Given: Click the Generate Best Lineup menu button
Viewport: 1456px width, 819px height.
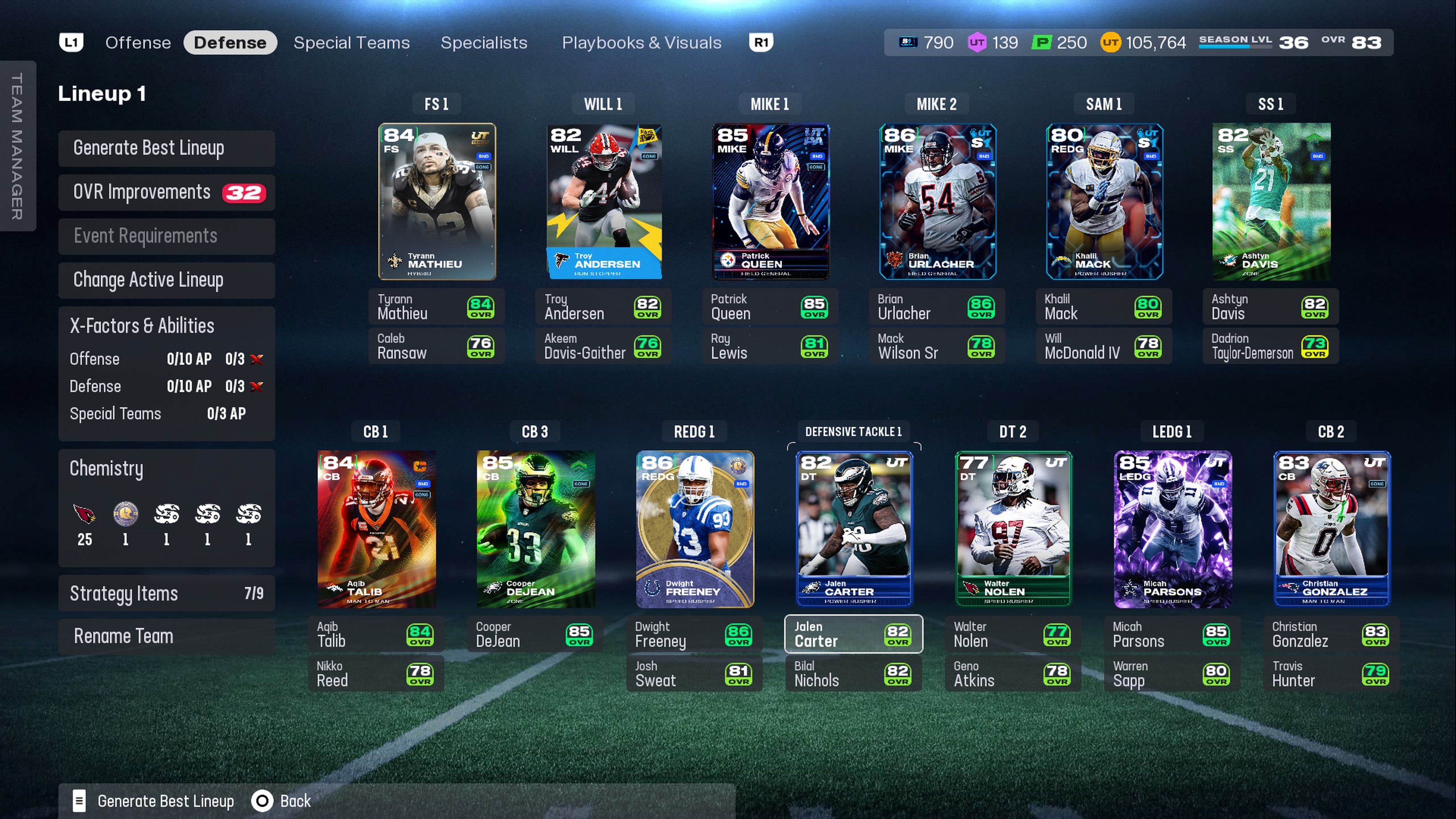Looking at the screenshot, I should 166,148.
